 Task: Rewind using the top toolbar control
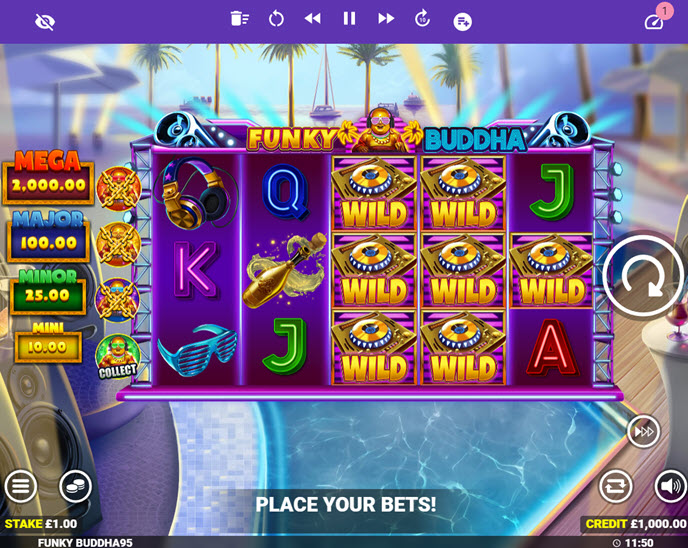(313, 18)
